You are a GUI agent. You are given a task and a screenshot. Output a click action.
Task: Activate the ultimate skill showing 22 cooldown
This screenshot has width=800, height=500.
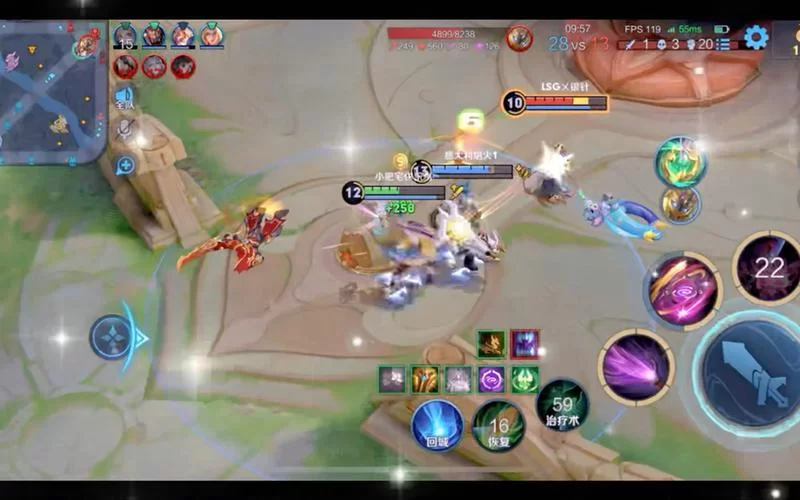[x=768, y=267]
